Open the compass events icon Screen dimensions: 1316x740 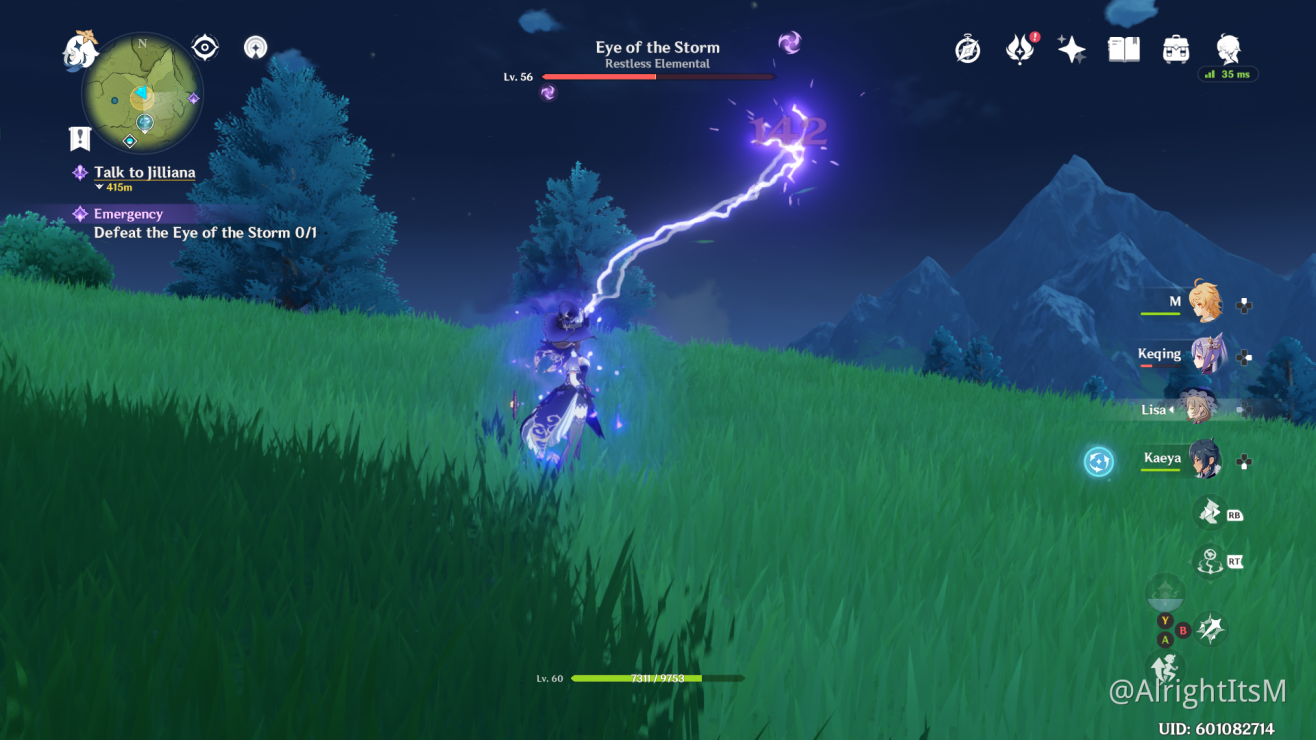click(x=968, y=49)
